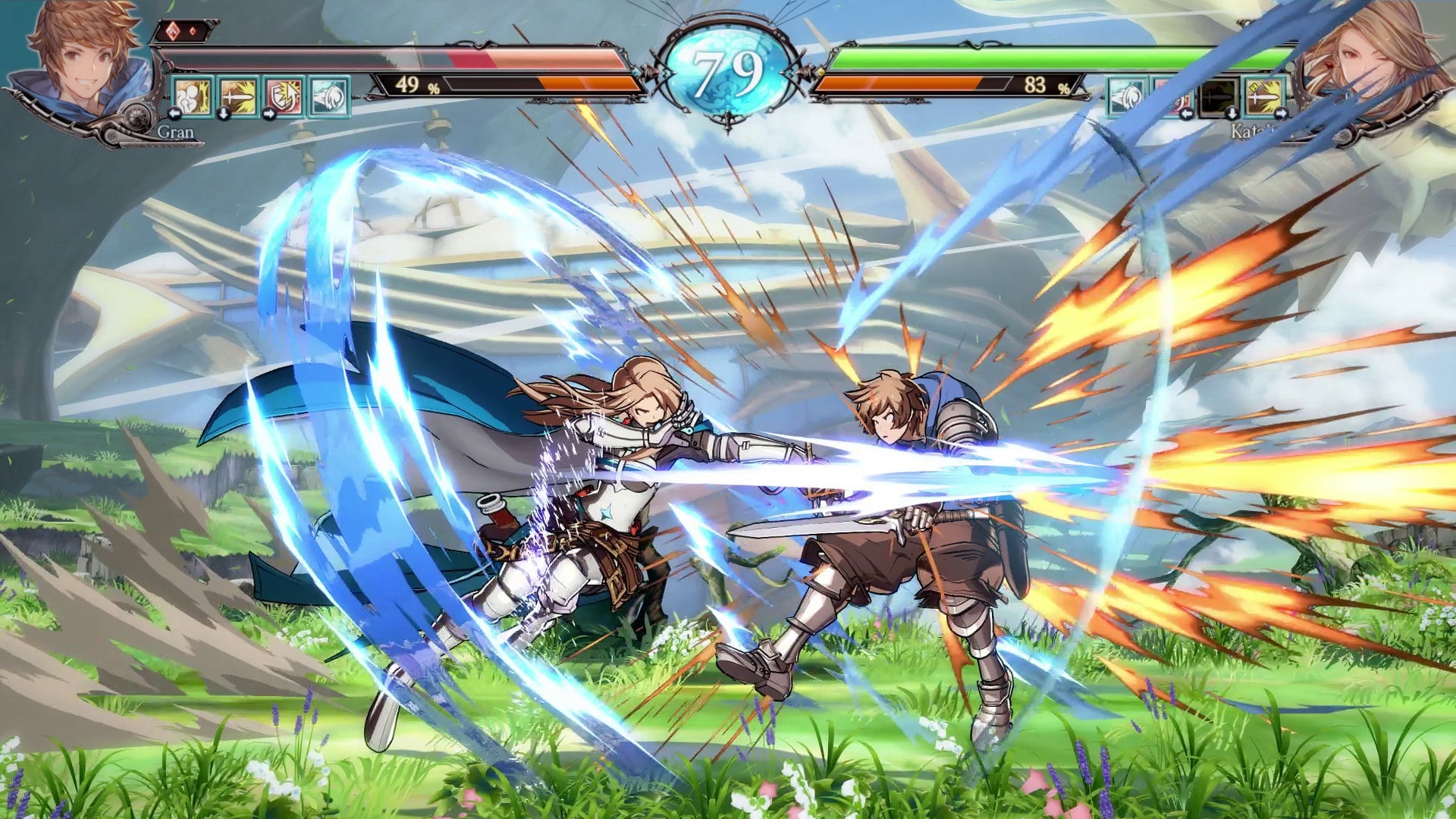Viewport: 1456px width, 819px height.
Task: Toggle the down-arrow marker under Gran's second skill
Action: pyautogui.click(x=223, y=115)
